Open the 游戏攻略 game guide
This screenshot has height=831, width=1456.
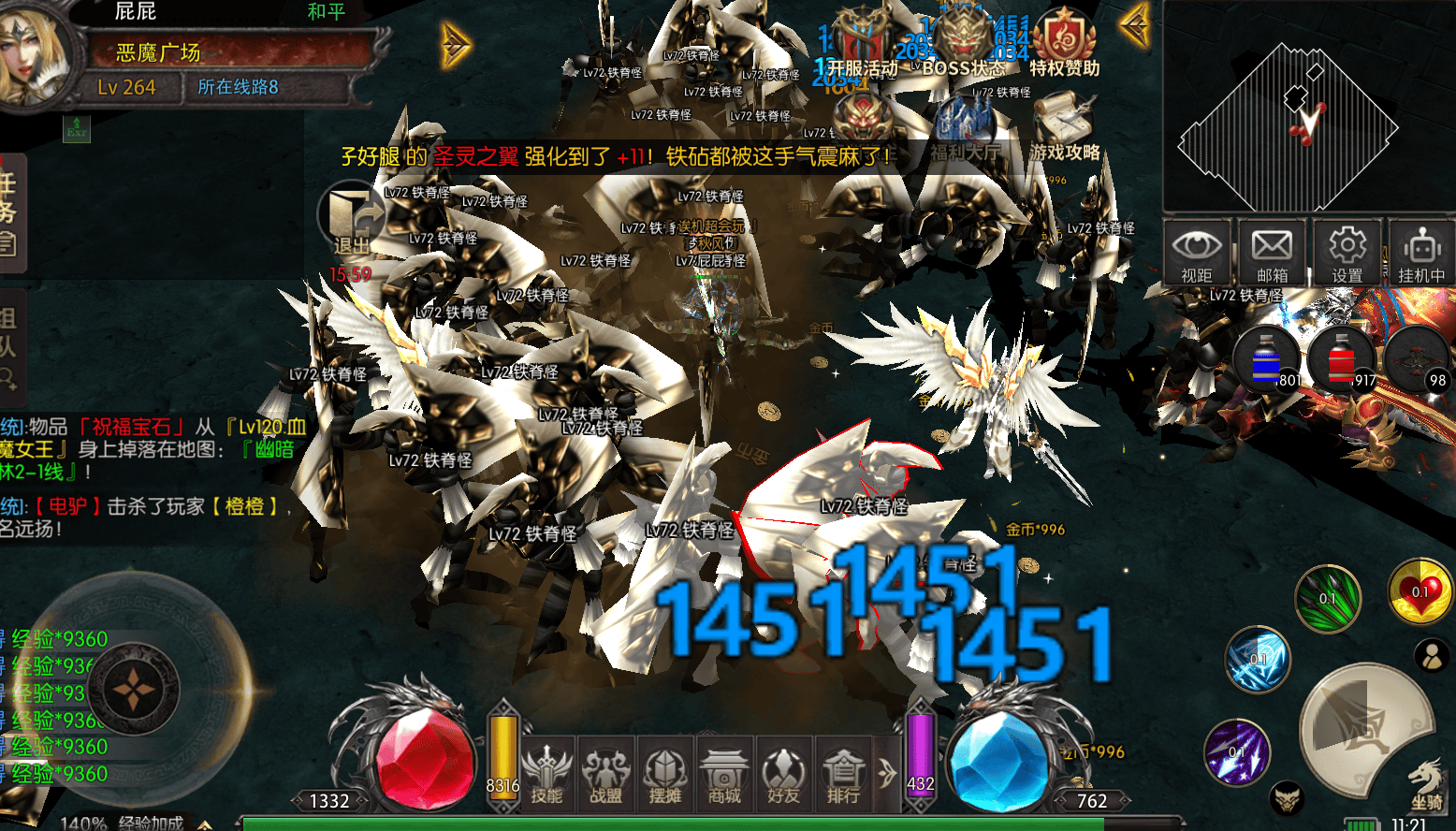pyautogui.click(x=1064, y=126)
